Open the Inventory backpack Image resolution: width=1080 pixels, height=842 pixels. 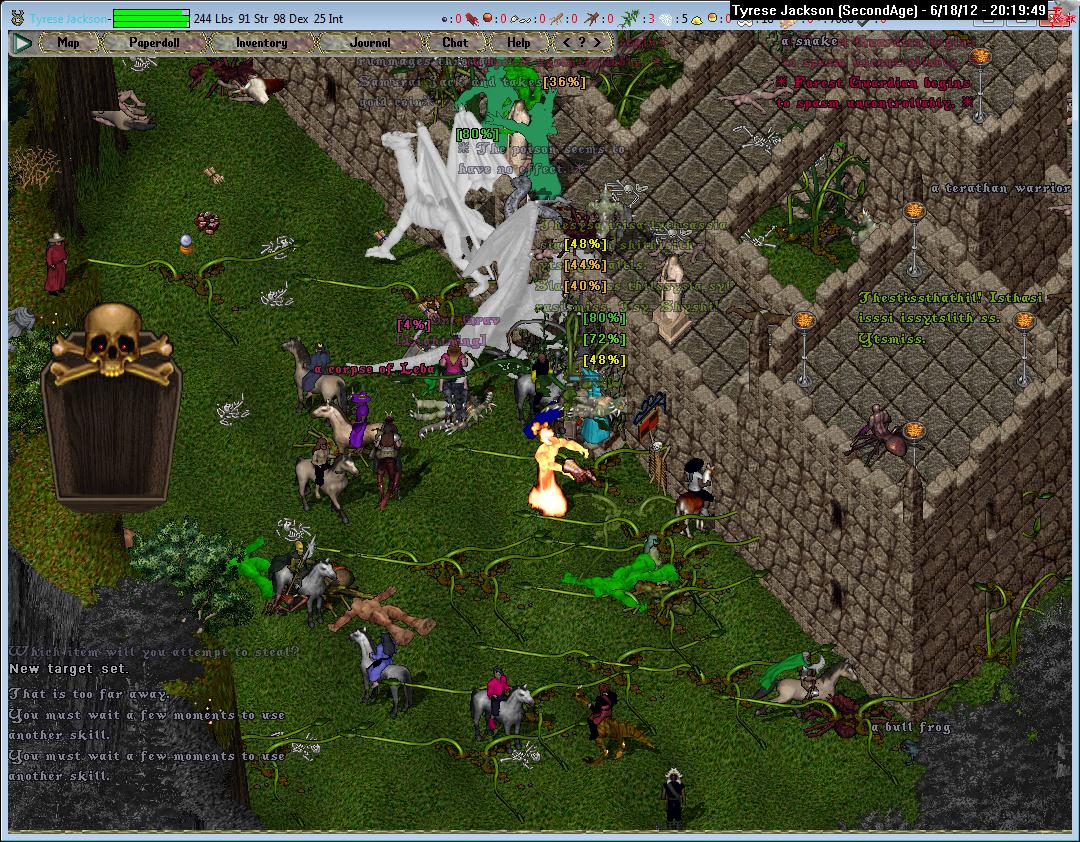click(262, 43)
